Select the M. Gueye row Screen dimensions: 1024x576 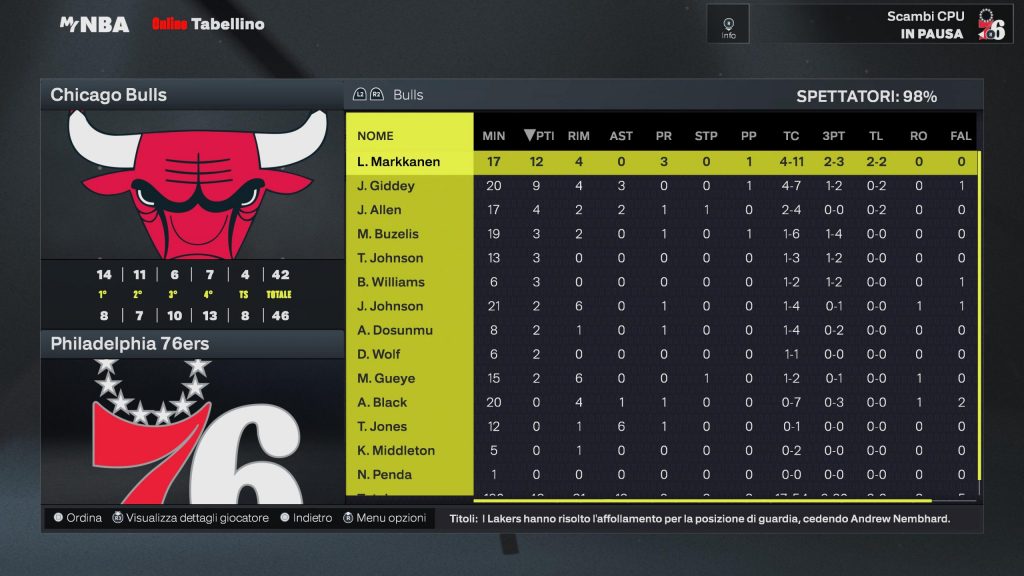pyautogui.click(x=386, y=378)
